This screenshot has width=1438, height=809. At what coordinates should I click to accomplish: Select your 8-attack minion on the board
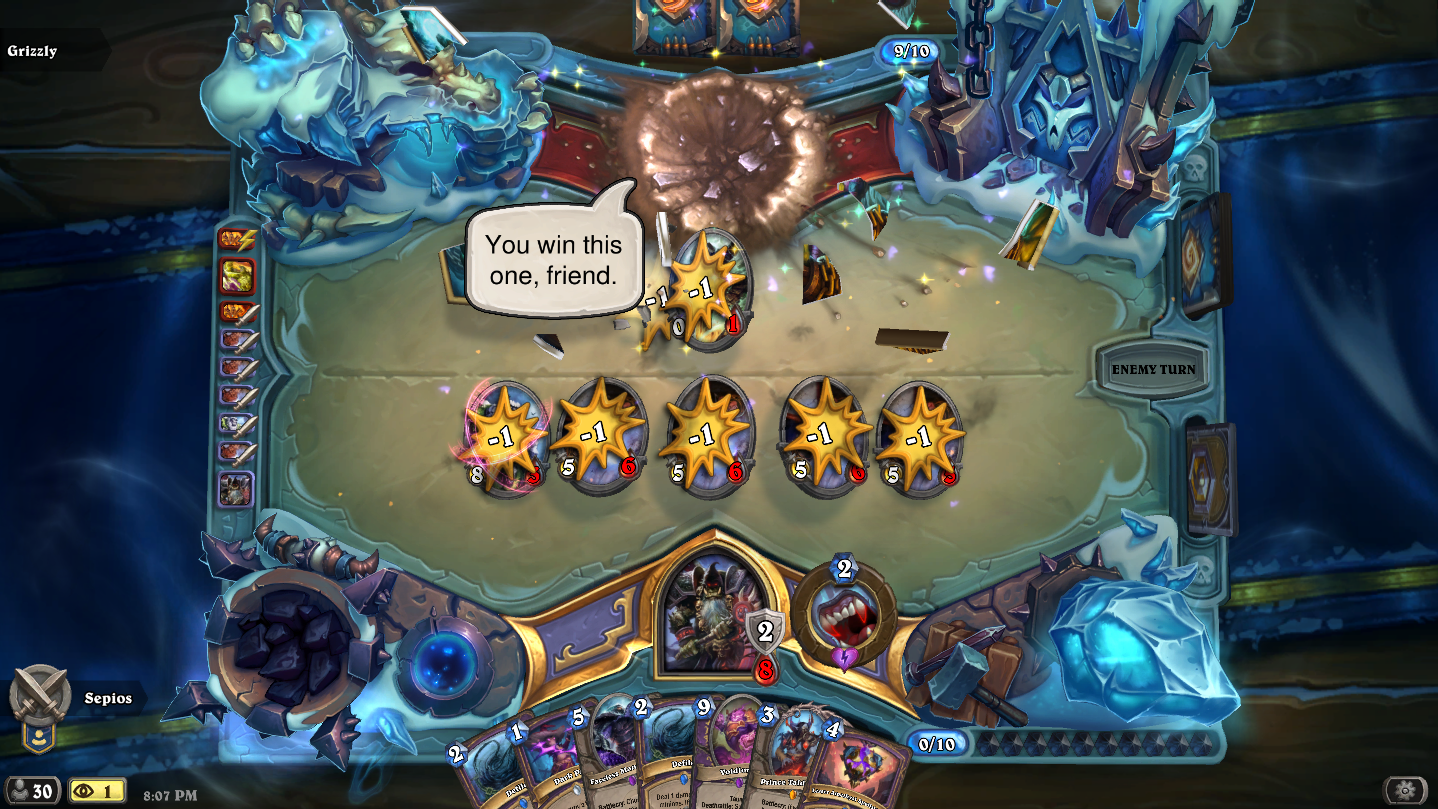(x=505, y=440)
